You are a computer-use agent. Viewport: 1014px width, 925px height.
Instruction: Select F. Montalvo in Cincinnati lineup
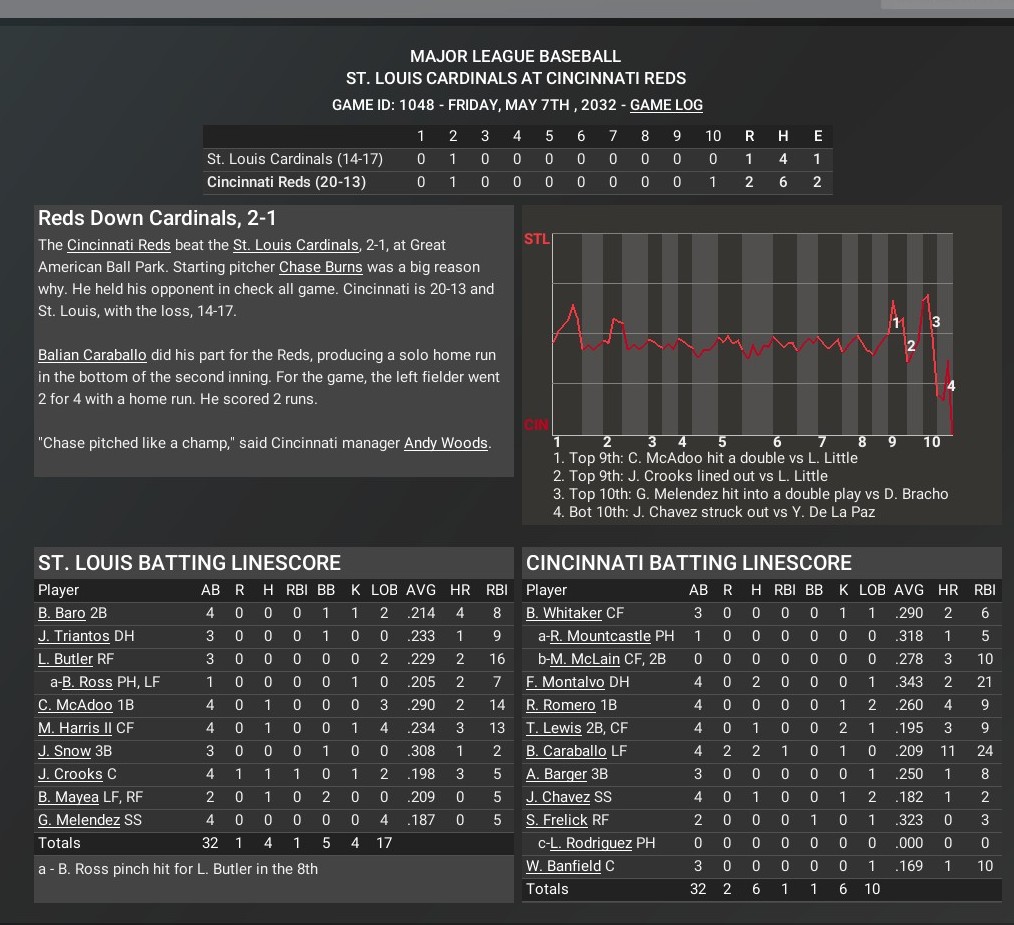coord(566,682)
